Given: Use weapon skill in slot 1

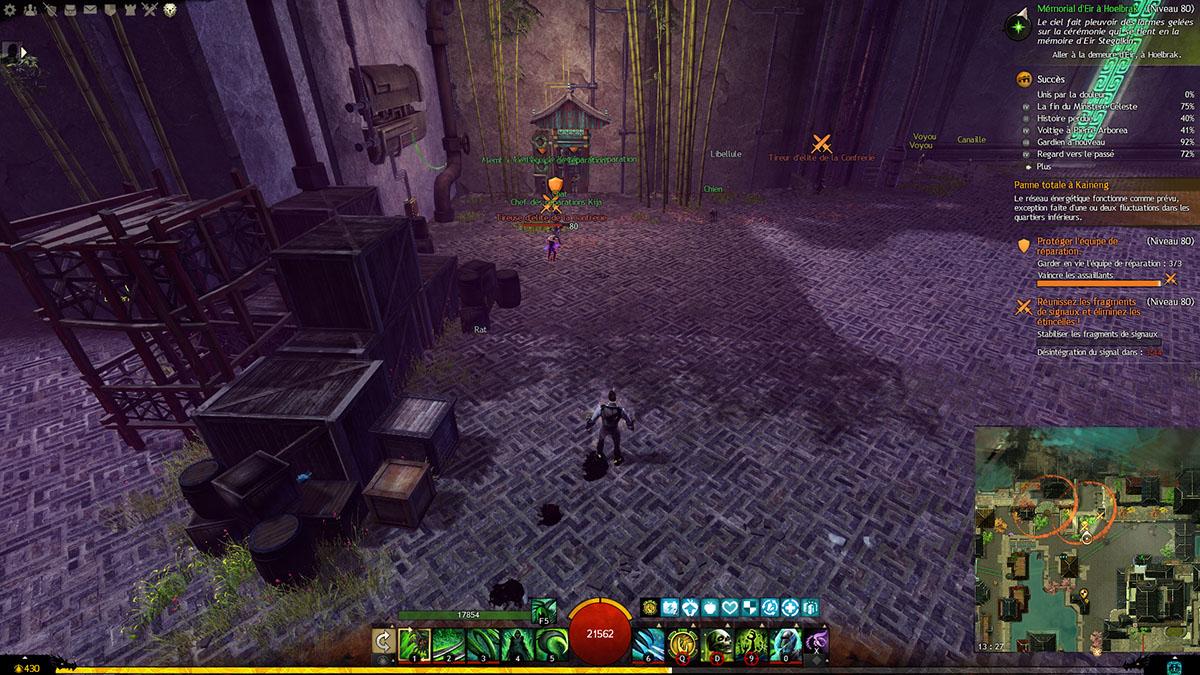Looking at the screenshot, I should pyautogui.click(x=414, y=642).
